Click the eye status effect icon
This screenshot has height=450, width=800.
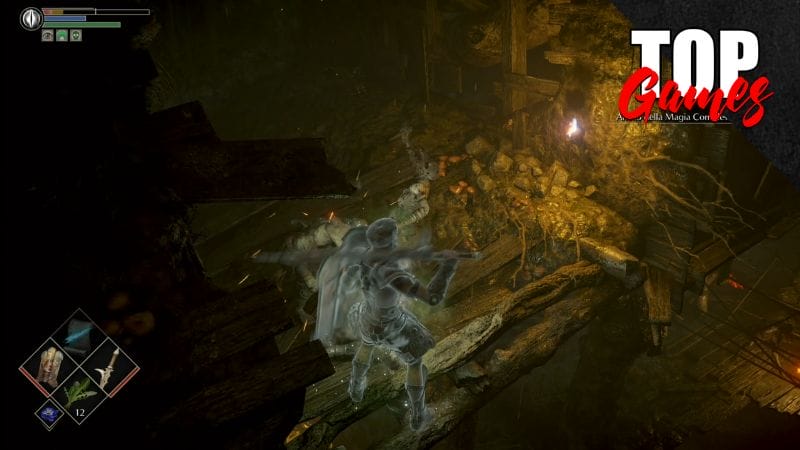pos(47,35)
